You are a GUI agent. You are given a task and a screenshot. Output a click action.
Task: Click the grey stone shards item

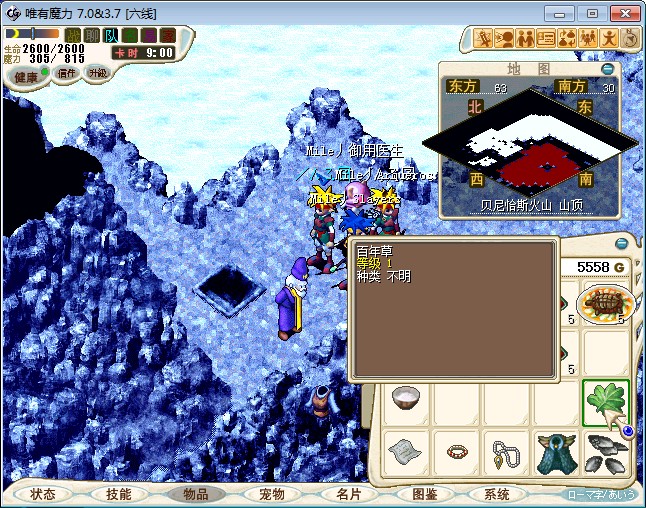tap(605, 451)
